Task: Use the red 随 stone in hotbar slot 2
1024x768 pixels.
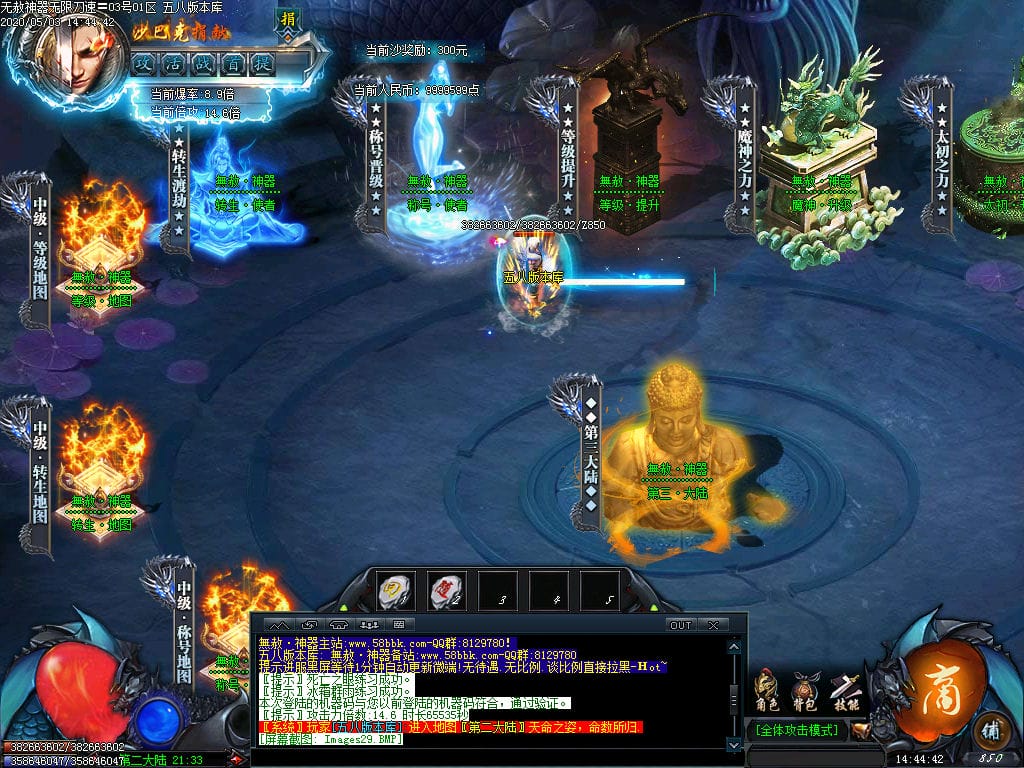Action: click(447, 592)
